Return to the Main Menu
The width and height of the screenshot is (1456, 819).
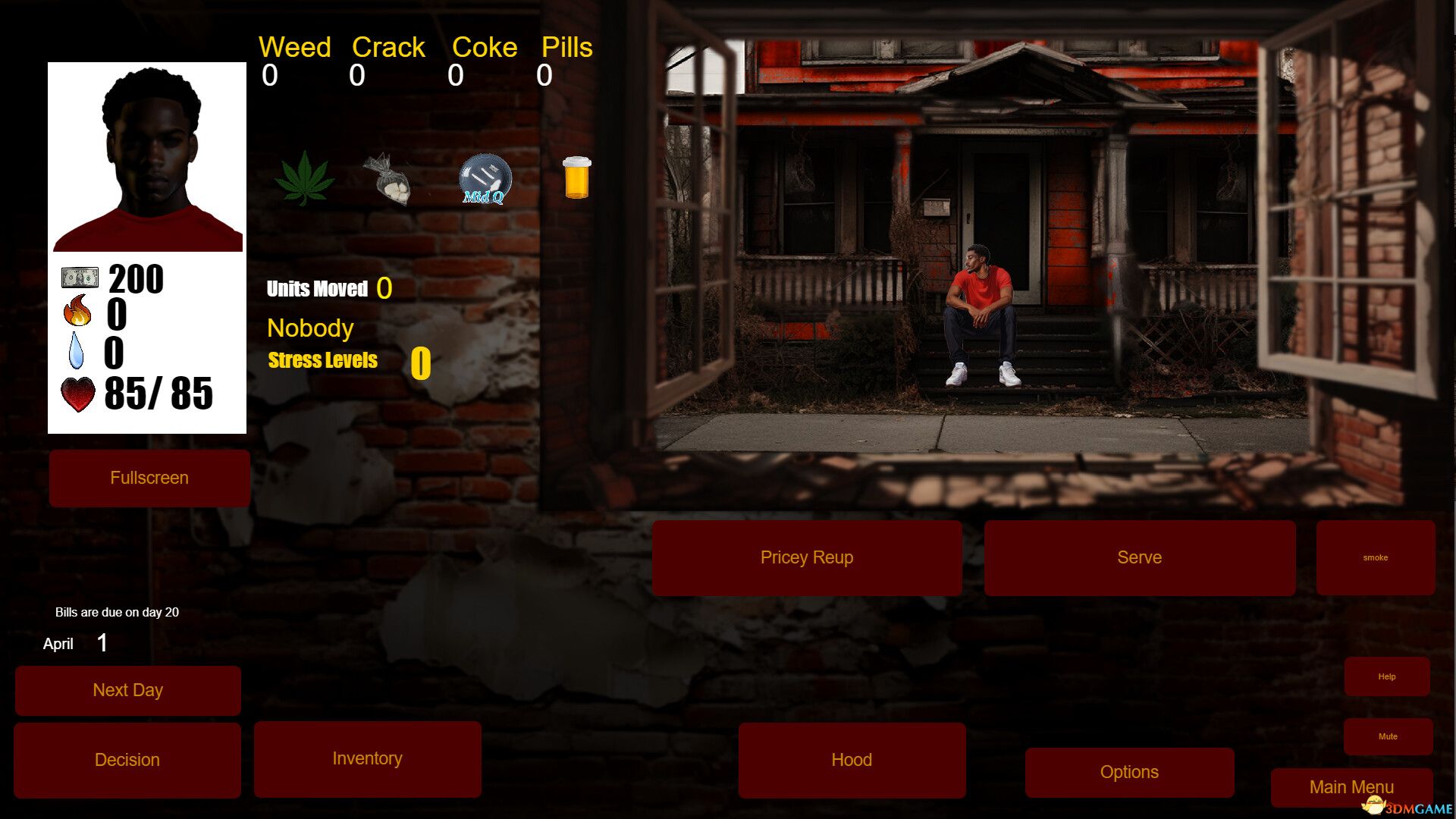click(1351, 787)
